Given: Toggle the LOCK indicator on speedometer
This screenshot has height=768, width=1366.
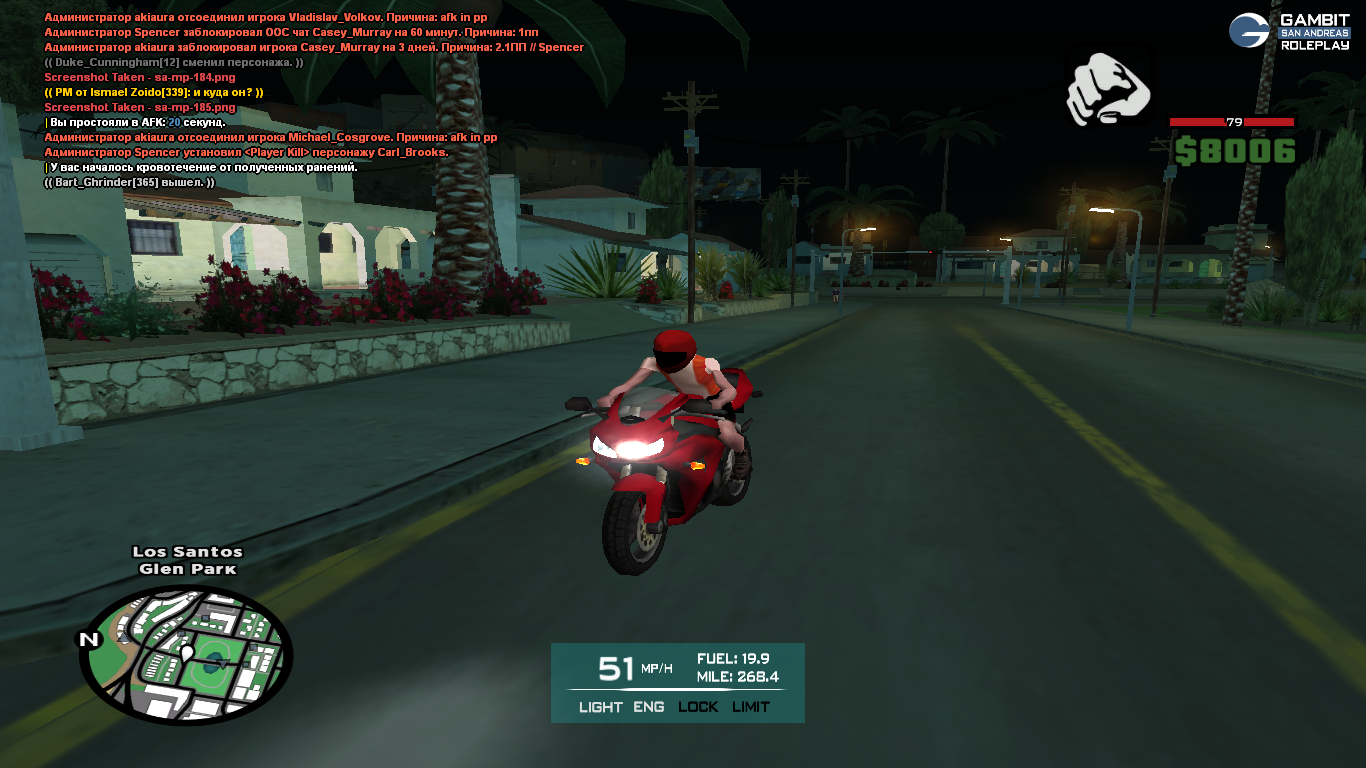Looking at the screenshot, I should click(x=698, y=707).
